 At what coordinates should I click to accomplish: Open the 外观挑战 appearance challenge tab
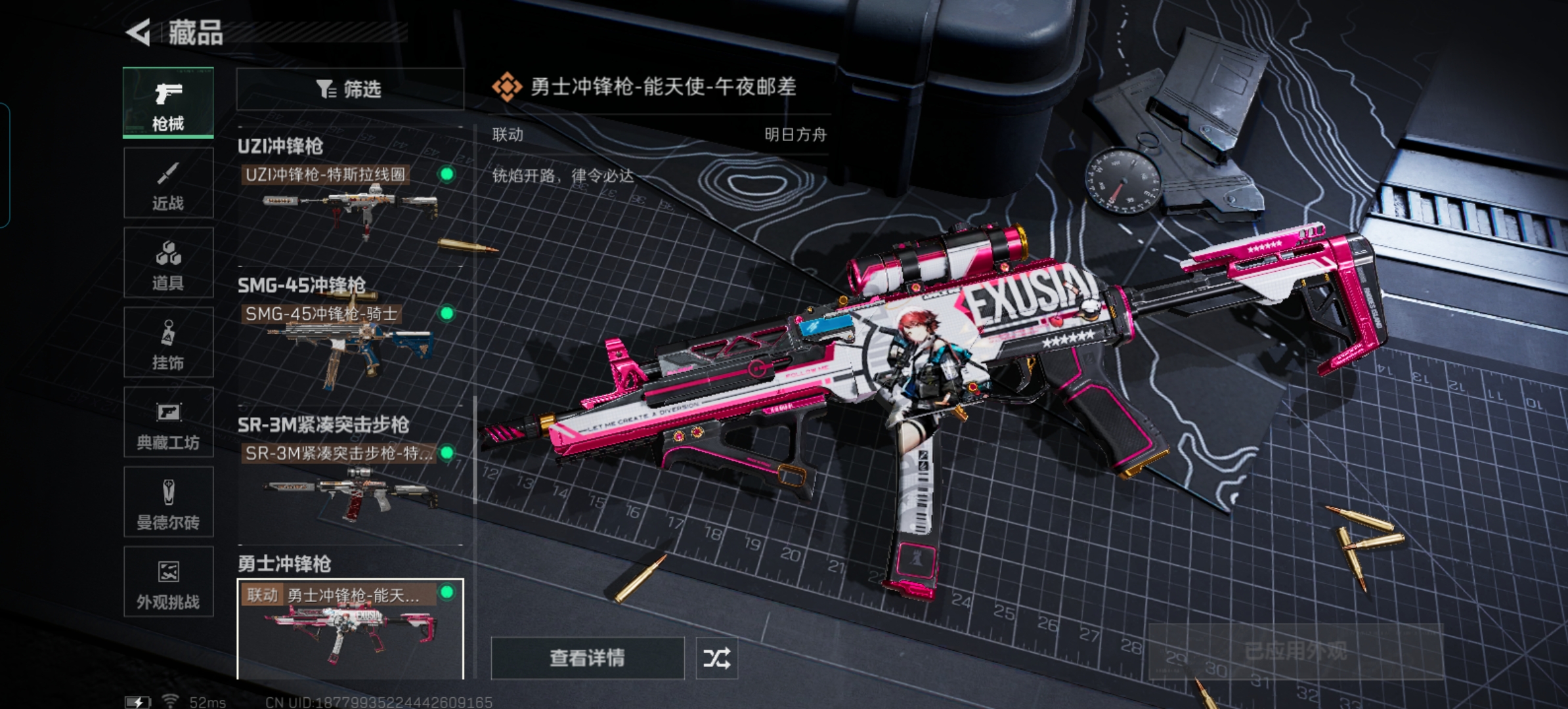pyautogui.click(x=168, y=582)
